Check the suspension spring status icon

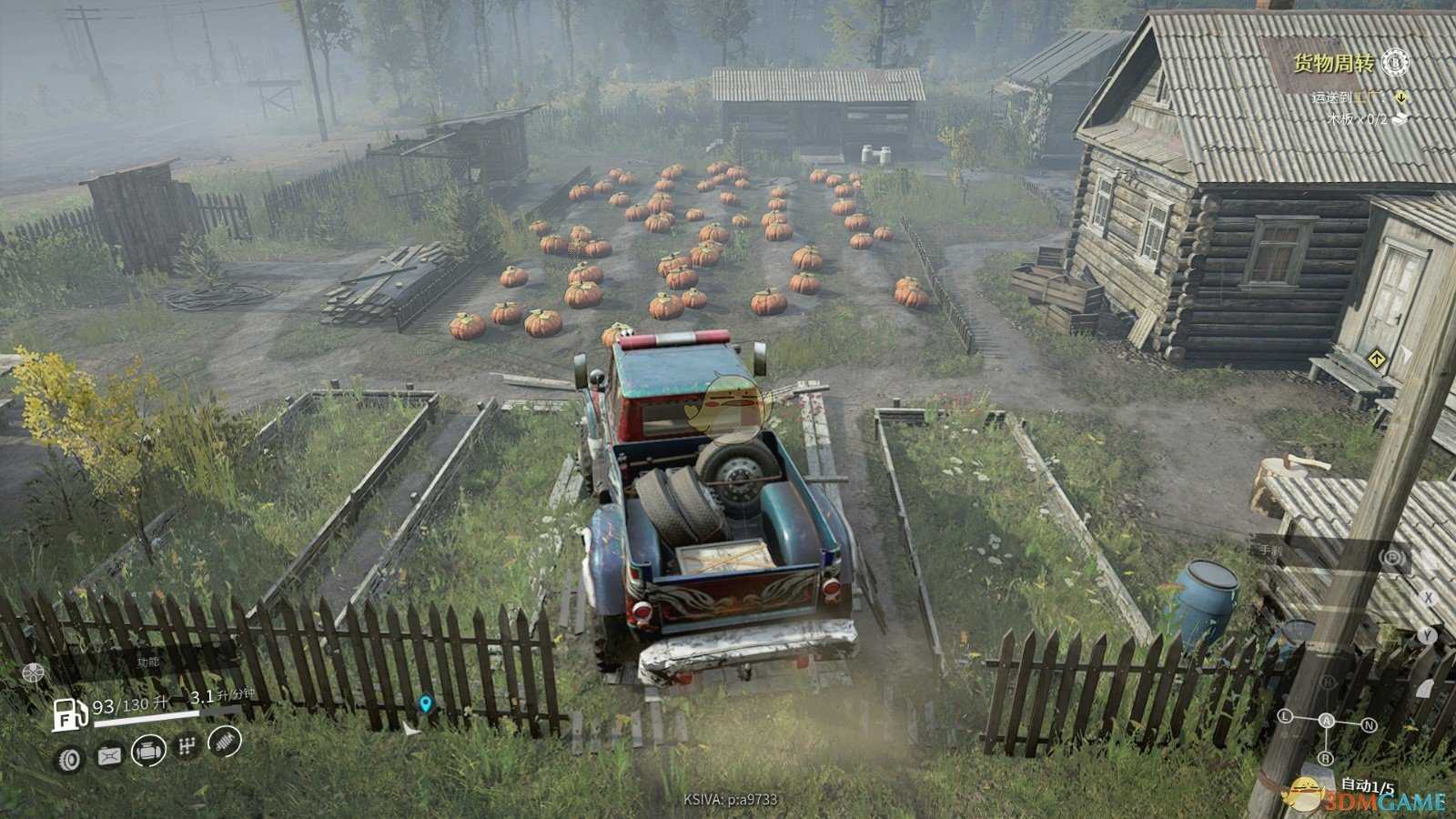click(x=226, y=742)
